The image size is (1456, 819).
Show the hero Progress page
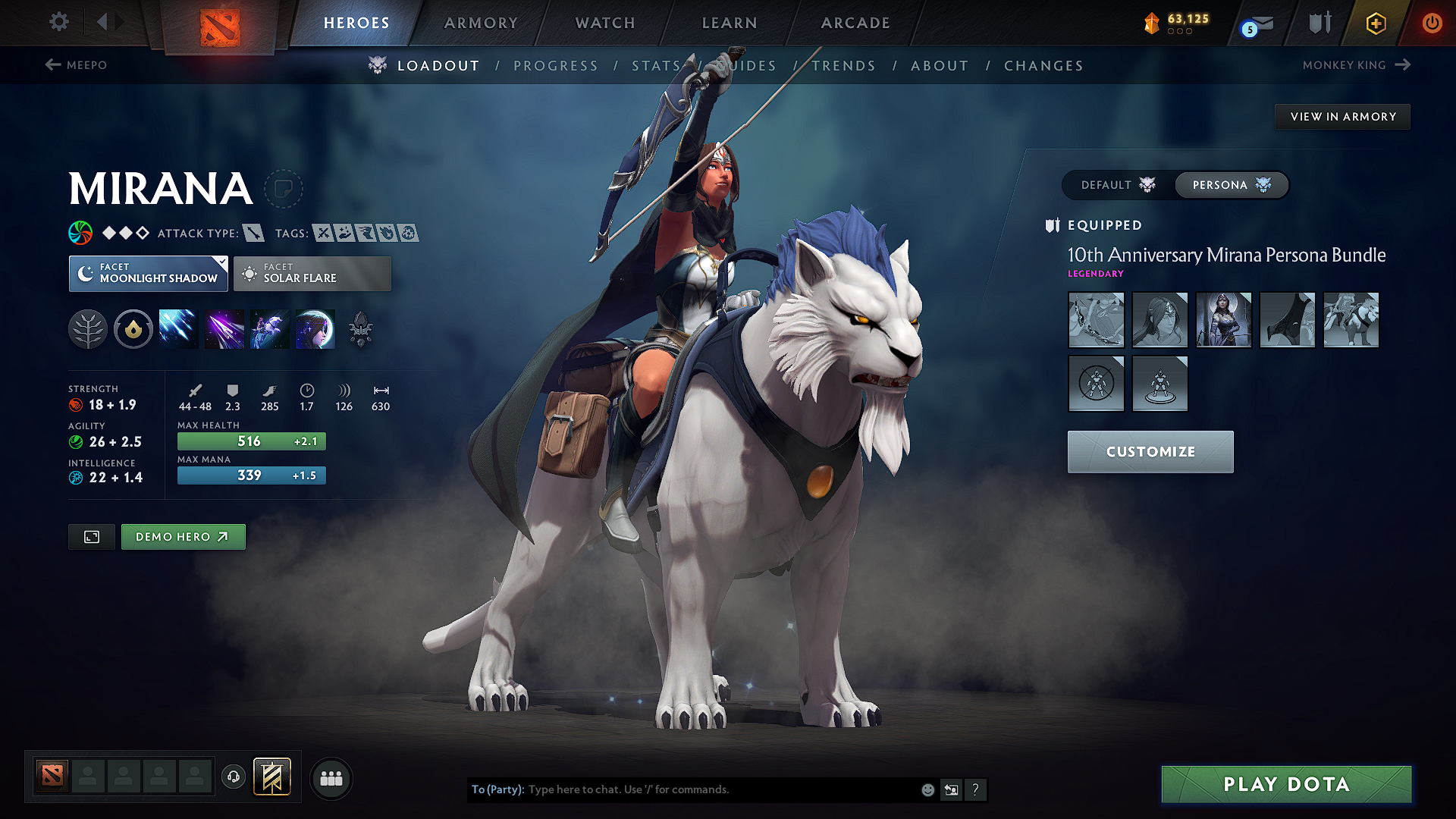click(x=556, y=66)
